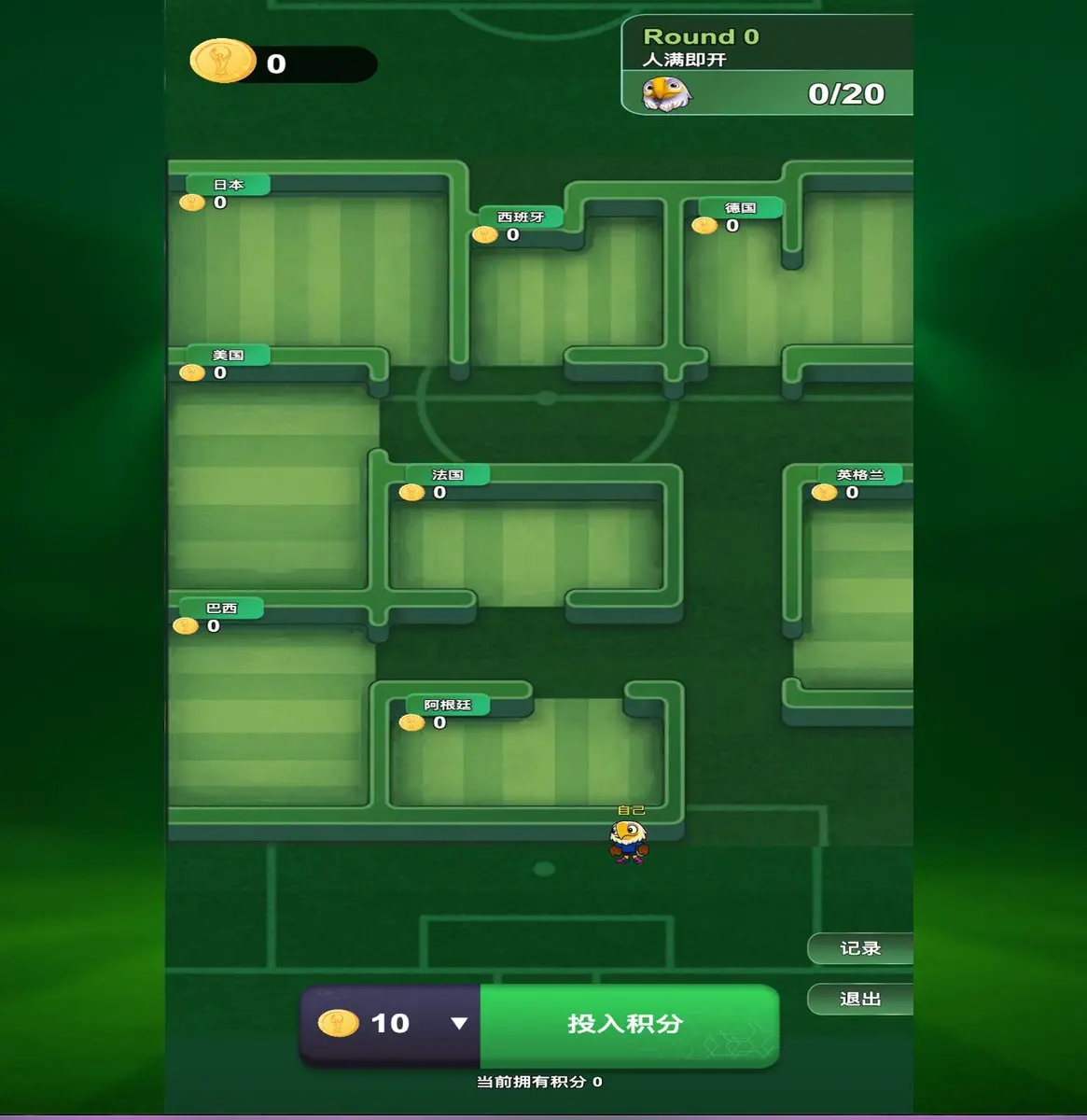Select the 美国 room
Screen dimensions: 1087x1120
(x=271, y=485)
